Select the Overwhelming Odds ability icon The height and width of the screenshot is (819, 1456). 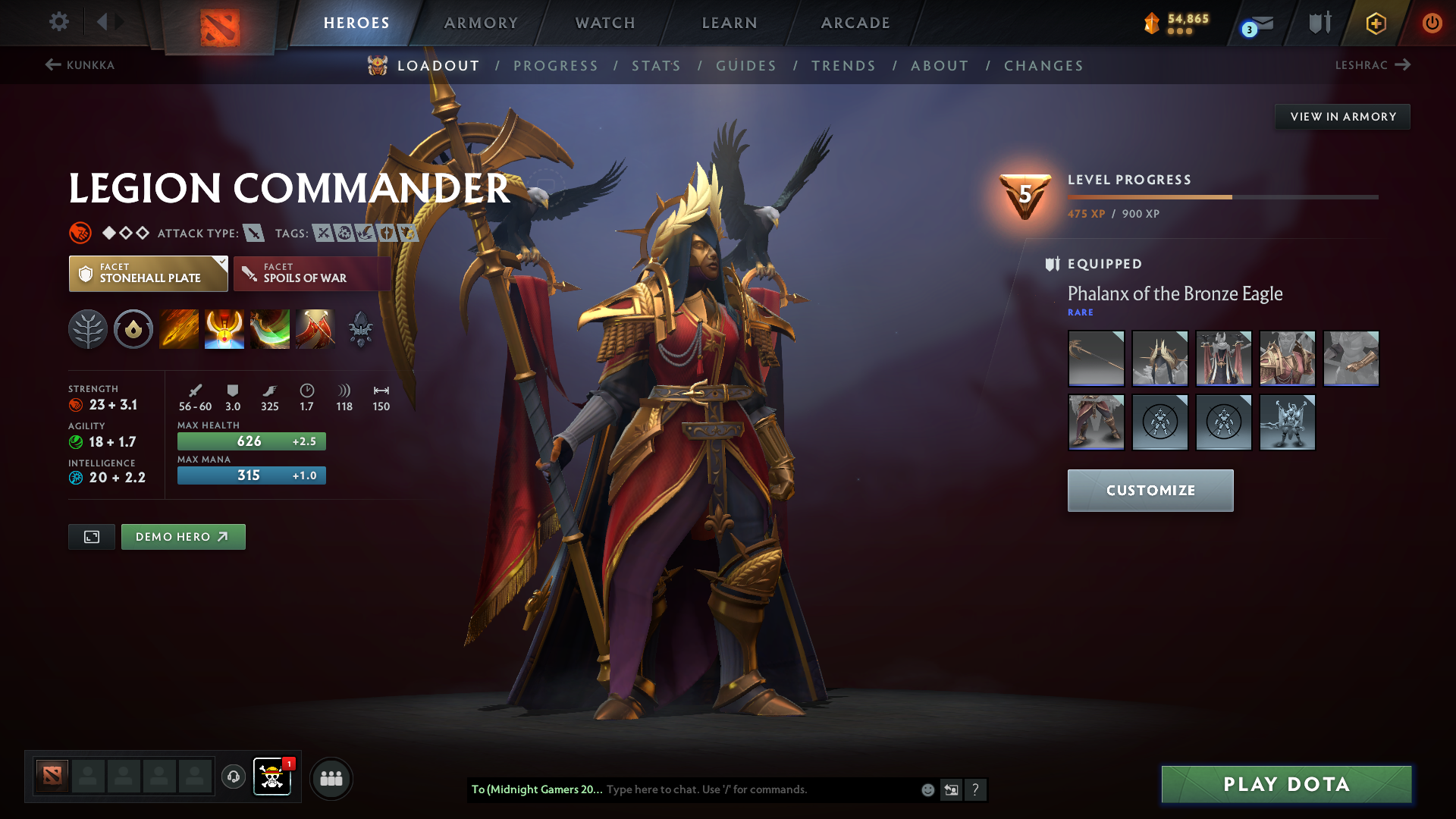point(179,329)
